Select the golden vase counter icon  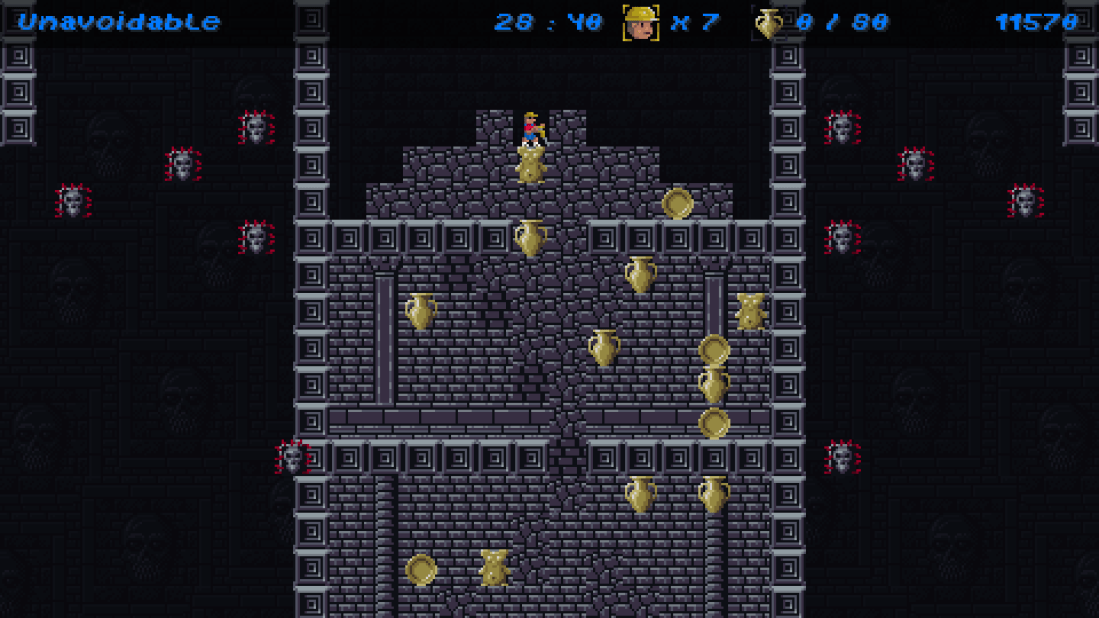(x=768, y=23)
